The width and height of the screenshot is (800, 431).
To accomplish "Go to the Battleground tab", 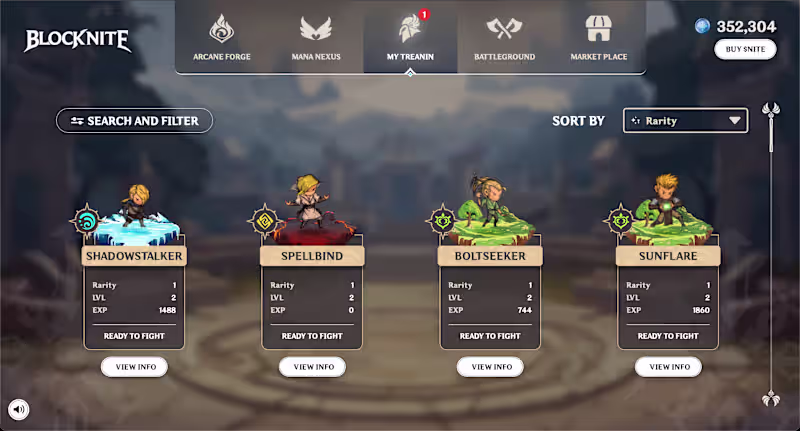I will pyautogui.click(x=504, y=37).
